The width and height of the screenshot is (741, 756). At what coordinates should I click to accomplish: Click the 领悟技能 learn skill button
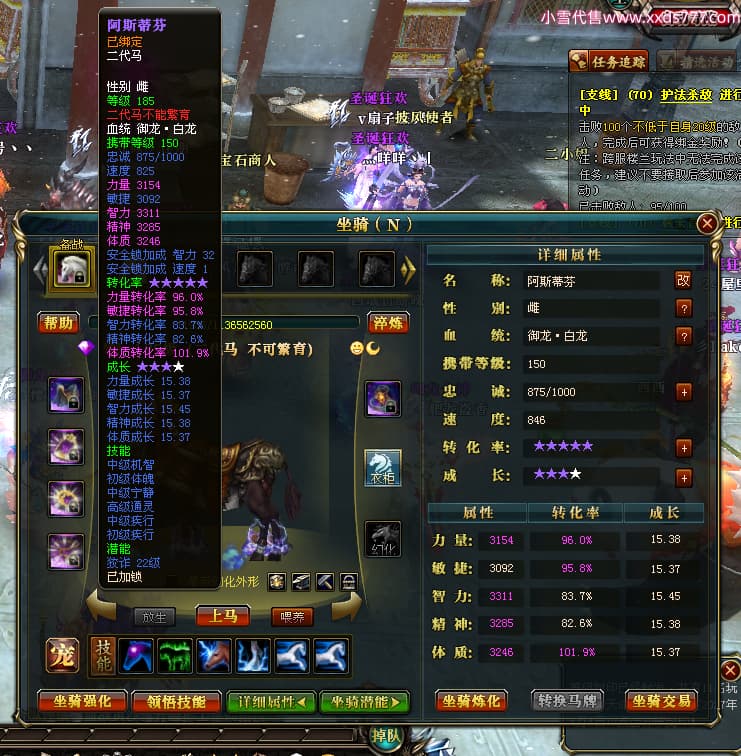(x=175, y=701)
